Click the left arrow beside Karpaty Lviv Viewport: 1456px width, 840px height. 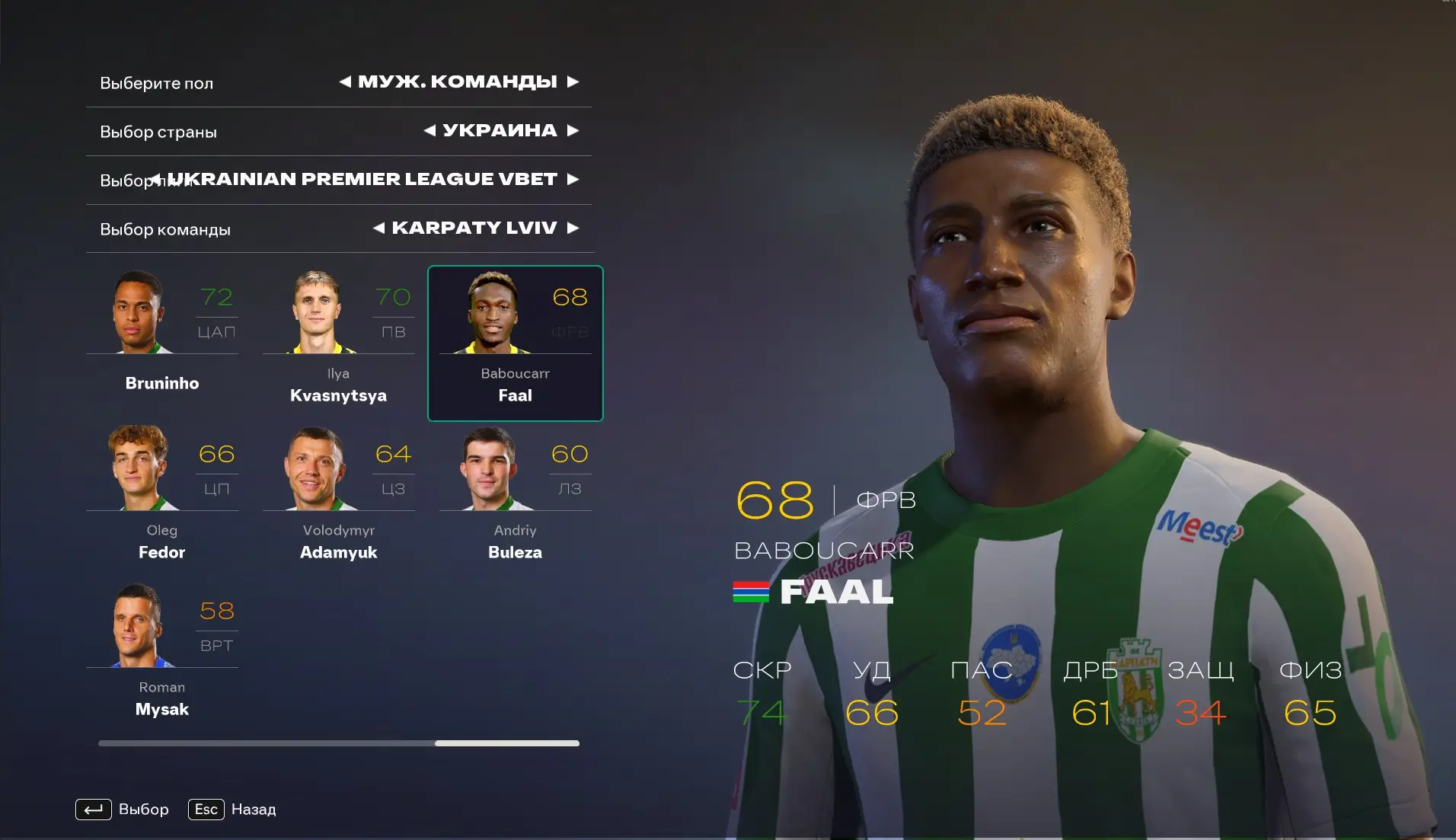coord(378,228)
